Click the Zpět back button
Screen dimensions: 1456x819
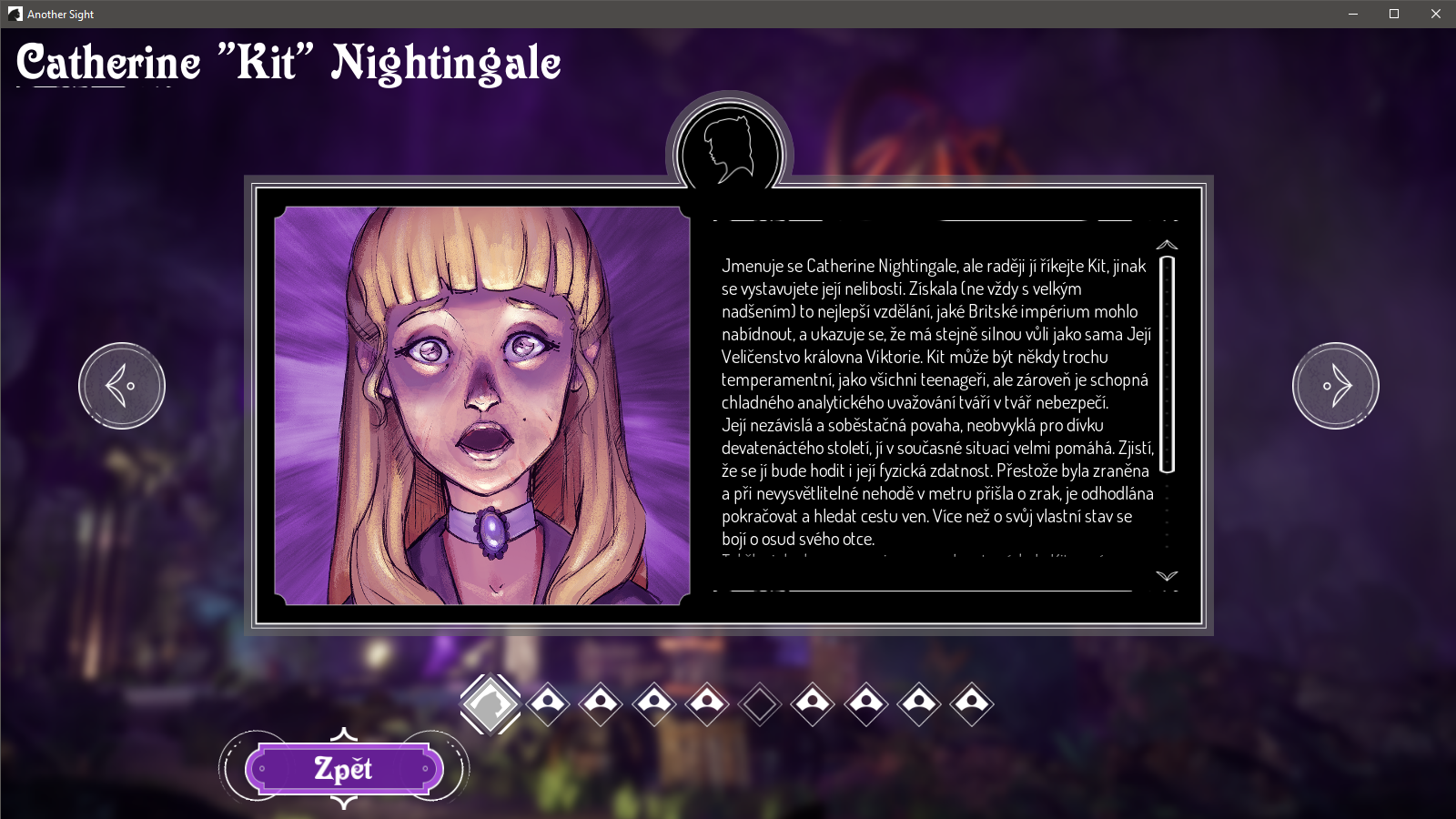pyautogui.click(x=344, y=769)
